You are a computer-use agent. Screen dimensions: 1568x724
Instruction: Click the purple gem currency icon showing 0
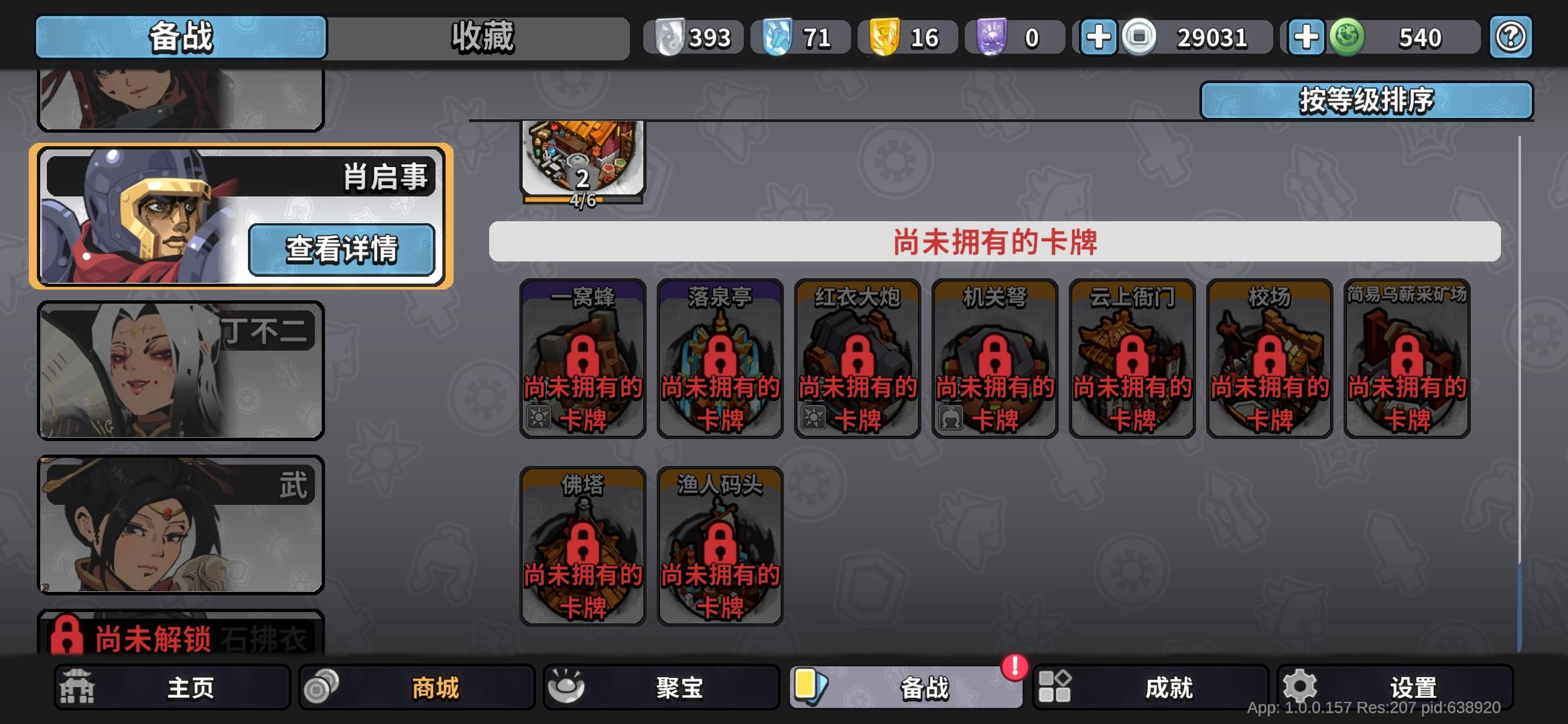[x=989, y=37]
